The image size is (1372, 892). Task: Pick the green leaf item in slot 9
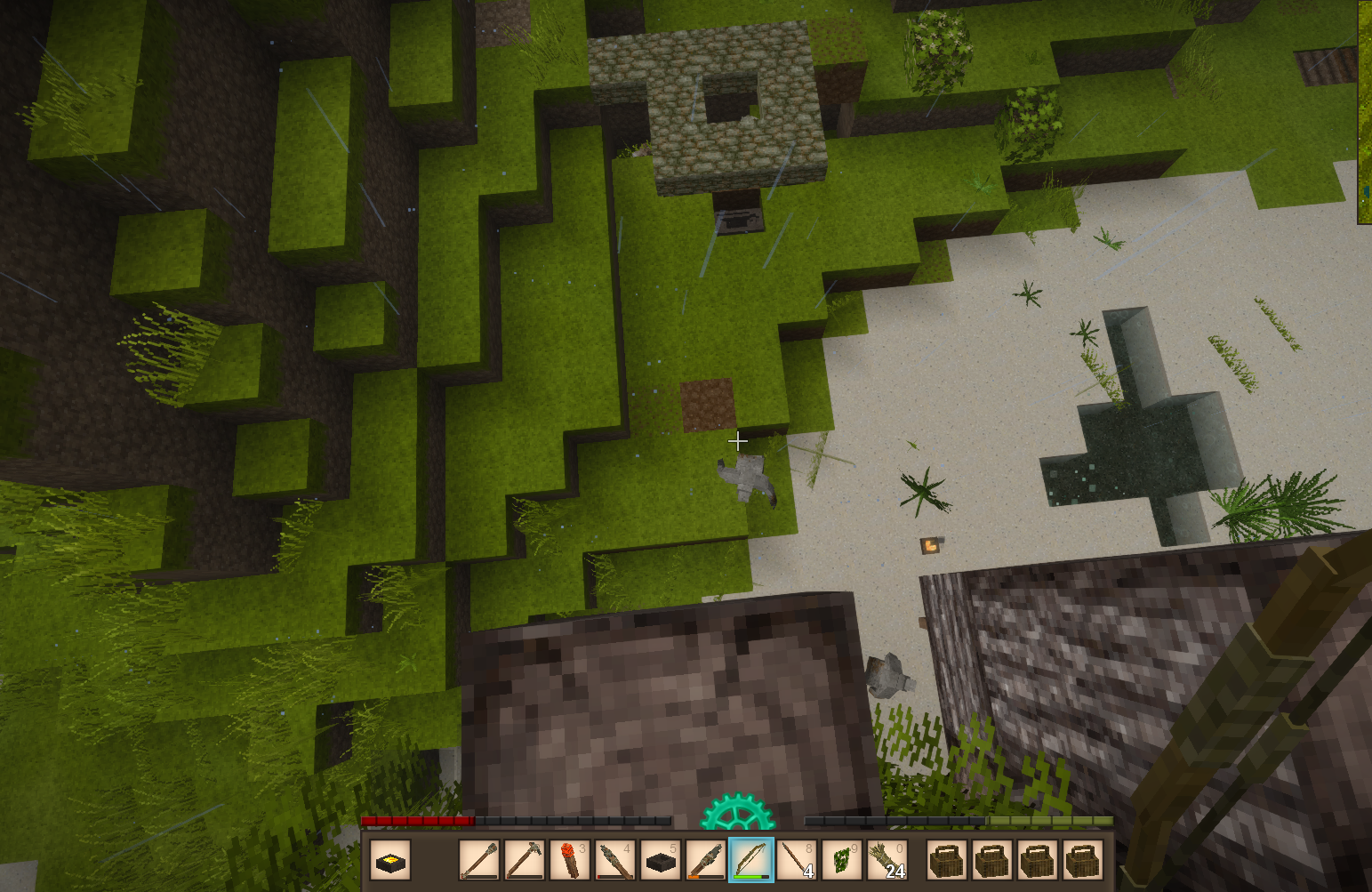[842, 860]
